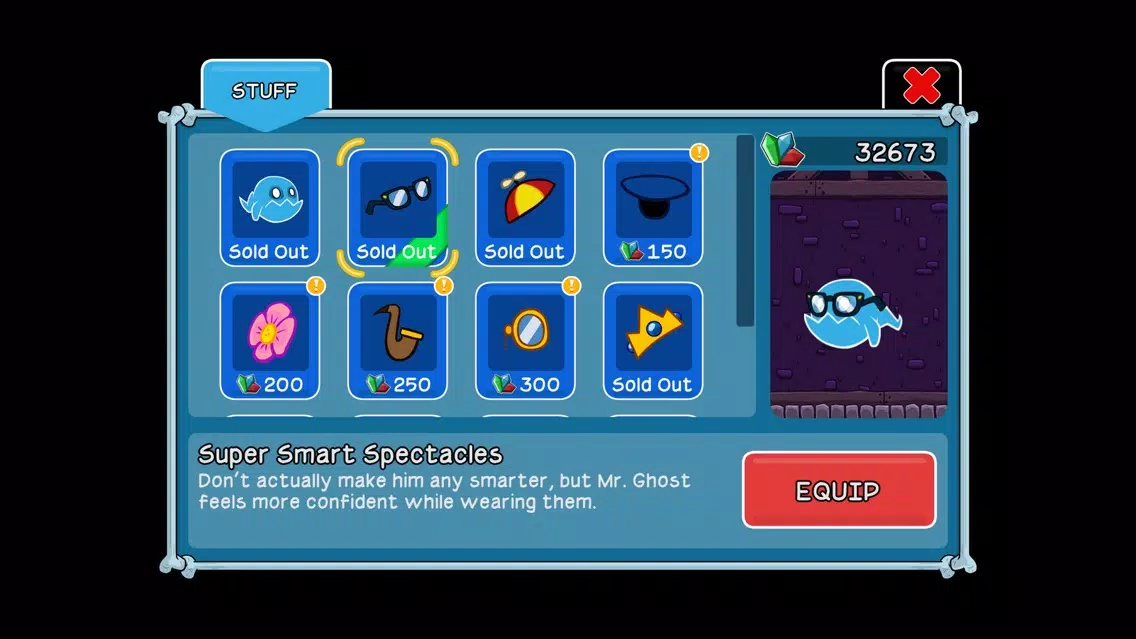
Task: Switch to the Stuff tab
Action: pyautogui.click(x=265, y=92)
